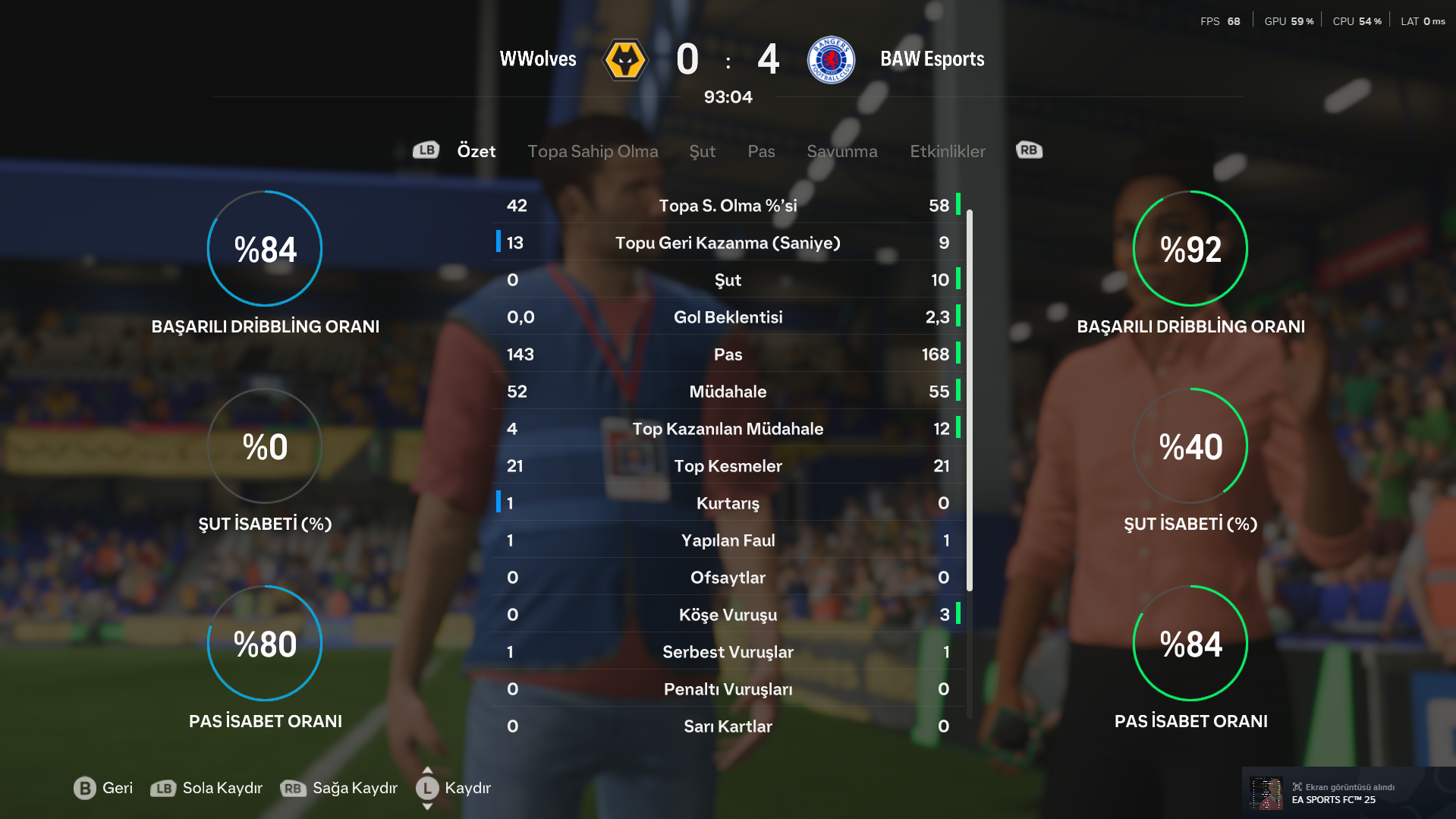Select the Şut statistics tab

click(702, 151)
